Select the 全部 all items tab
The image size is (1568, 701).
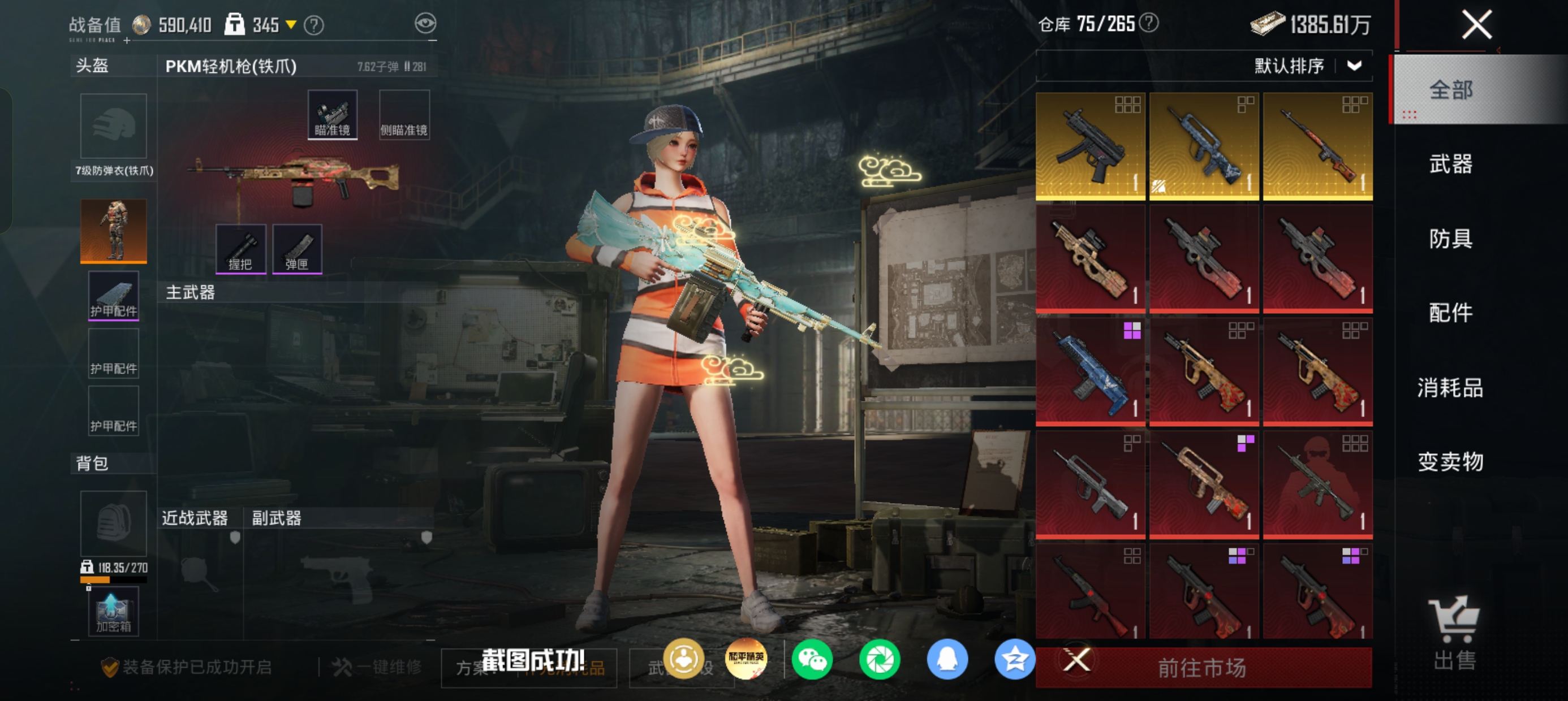1450,90
